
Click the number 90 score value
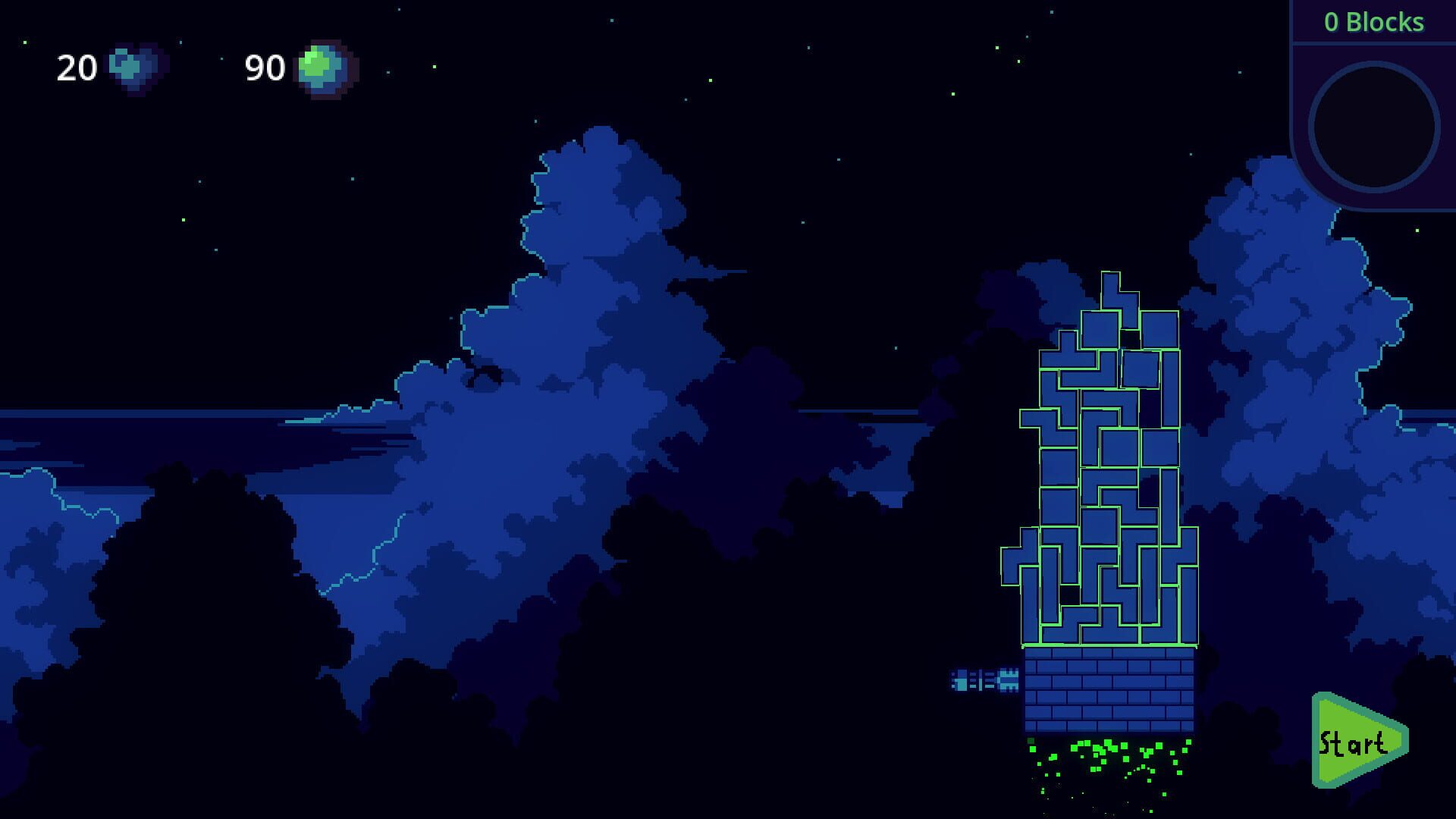(x=264, y=68)
